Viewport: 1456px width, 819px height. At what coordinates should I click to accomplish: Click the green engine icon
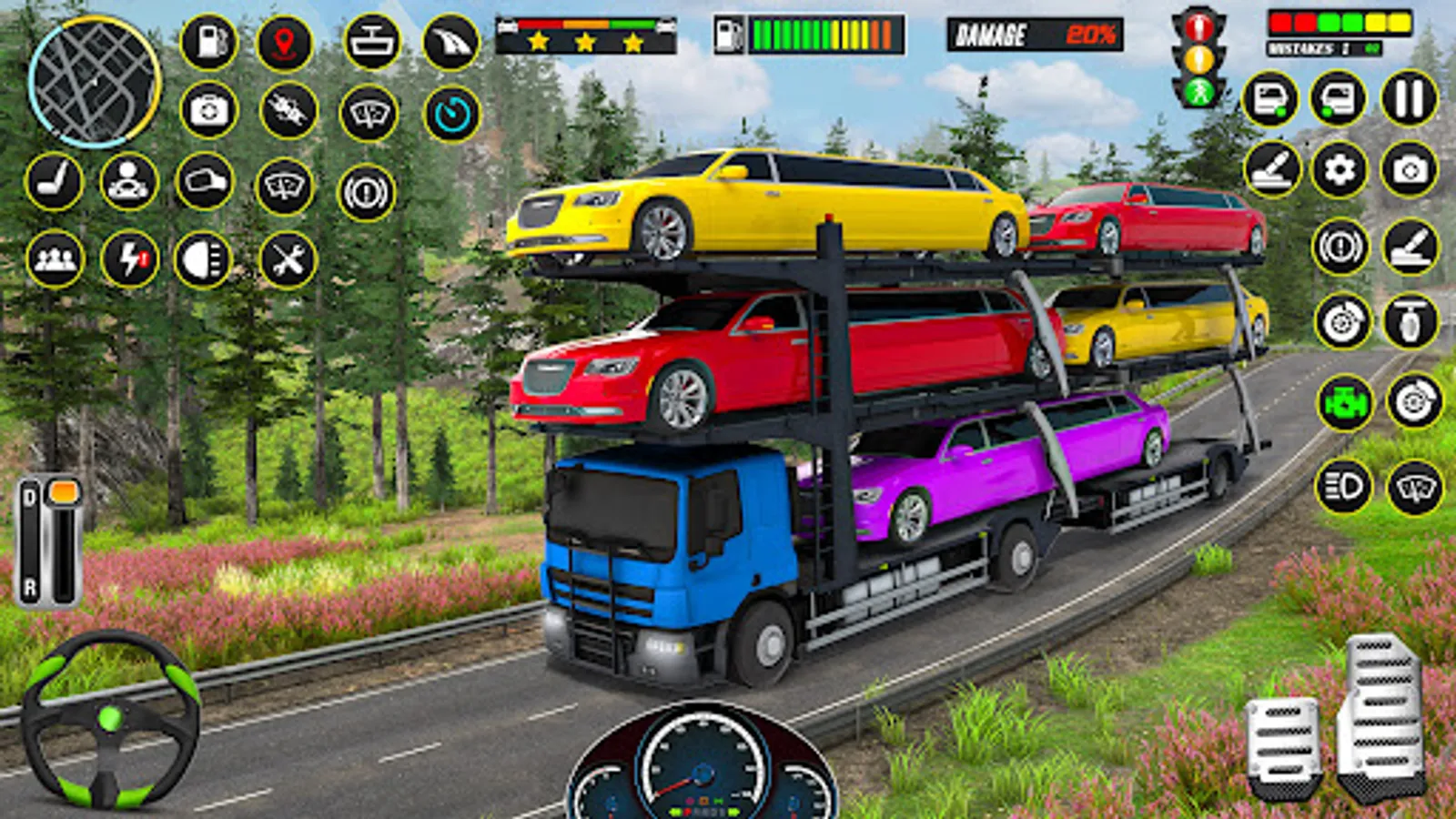pyautogui.click(x=1345, y=402)
